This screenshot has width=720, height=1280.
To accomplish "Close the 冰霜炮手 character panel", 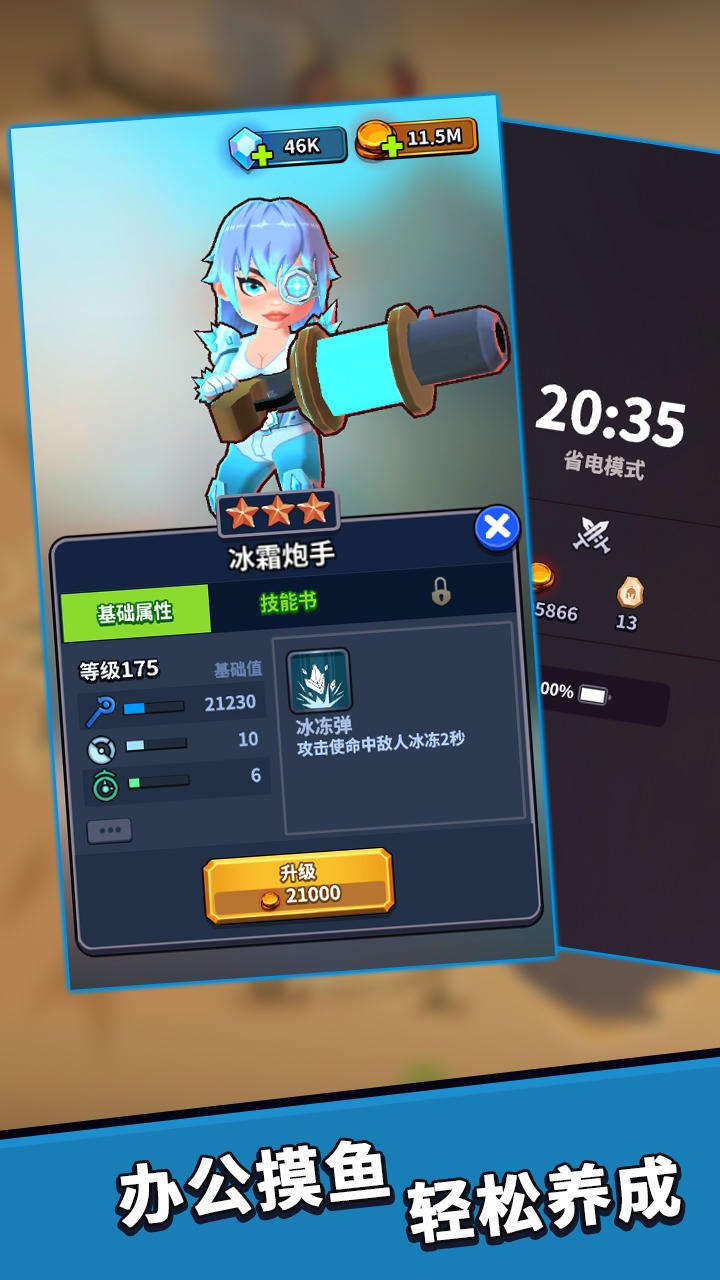I will click(497, 527).
